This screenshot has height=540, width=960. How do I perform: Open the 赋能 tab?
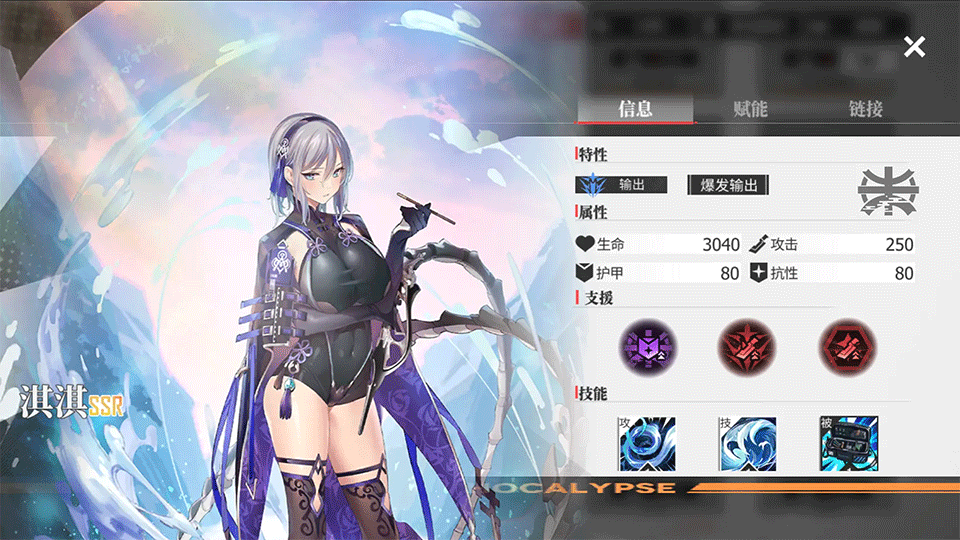pos(750,109)
